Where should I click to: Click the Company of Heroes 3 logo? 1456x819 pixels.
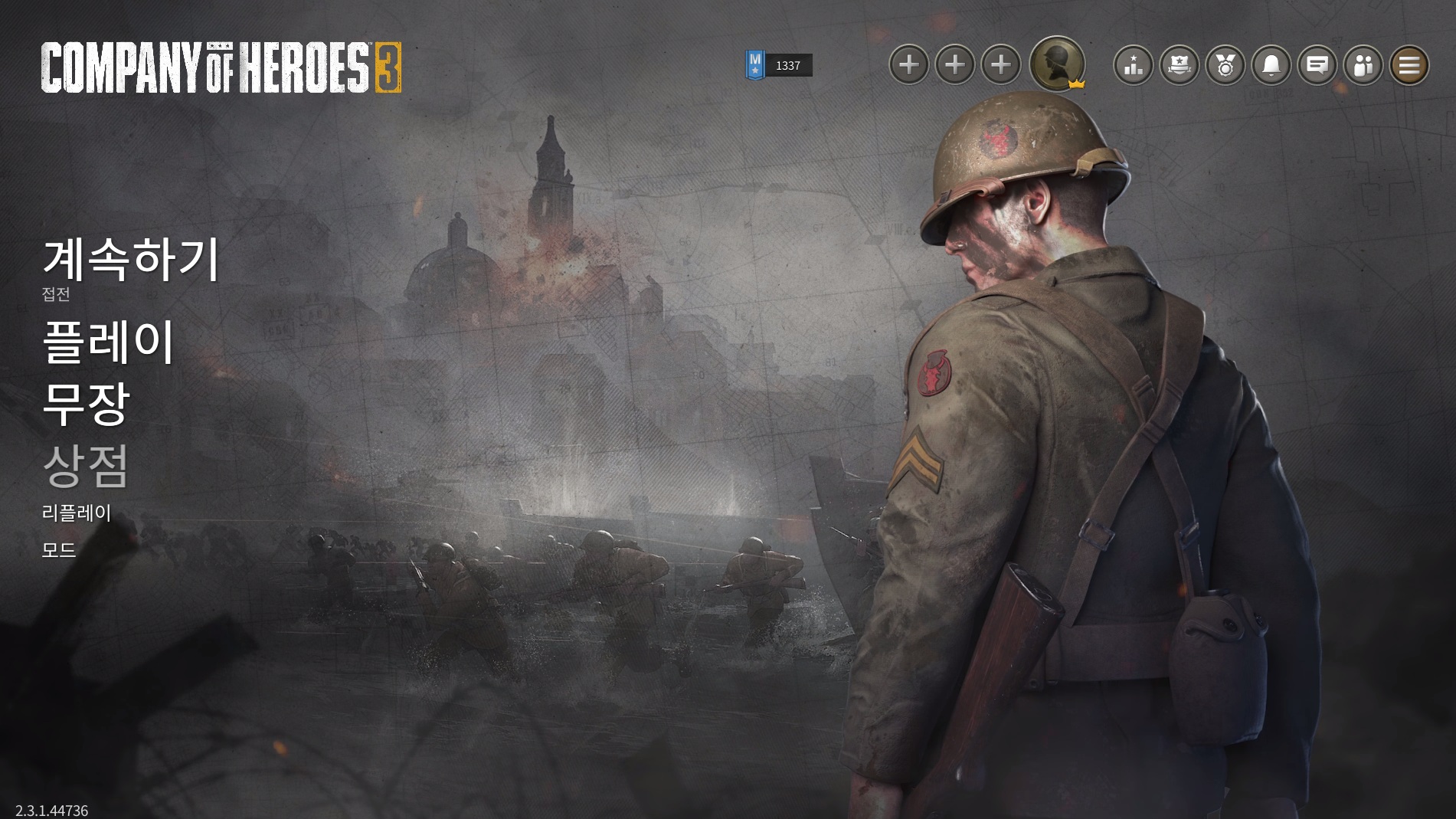(221, 67)
